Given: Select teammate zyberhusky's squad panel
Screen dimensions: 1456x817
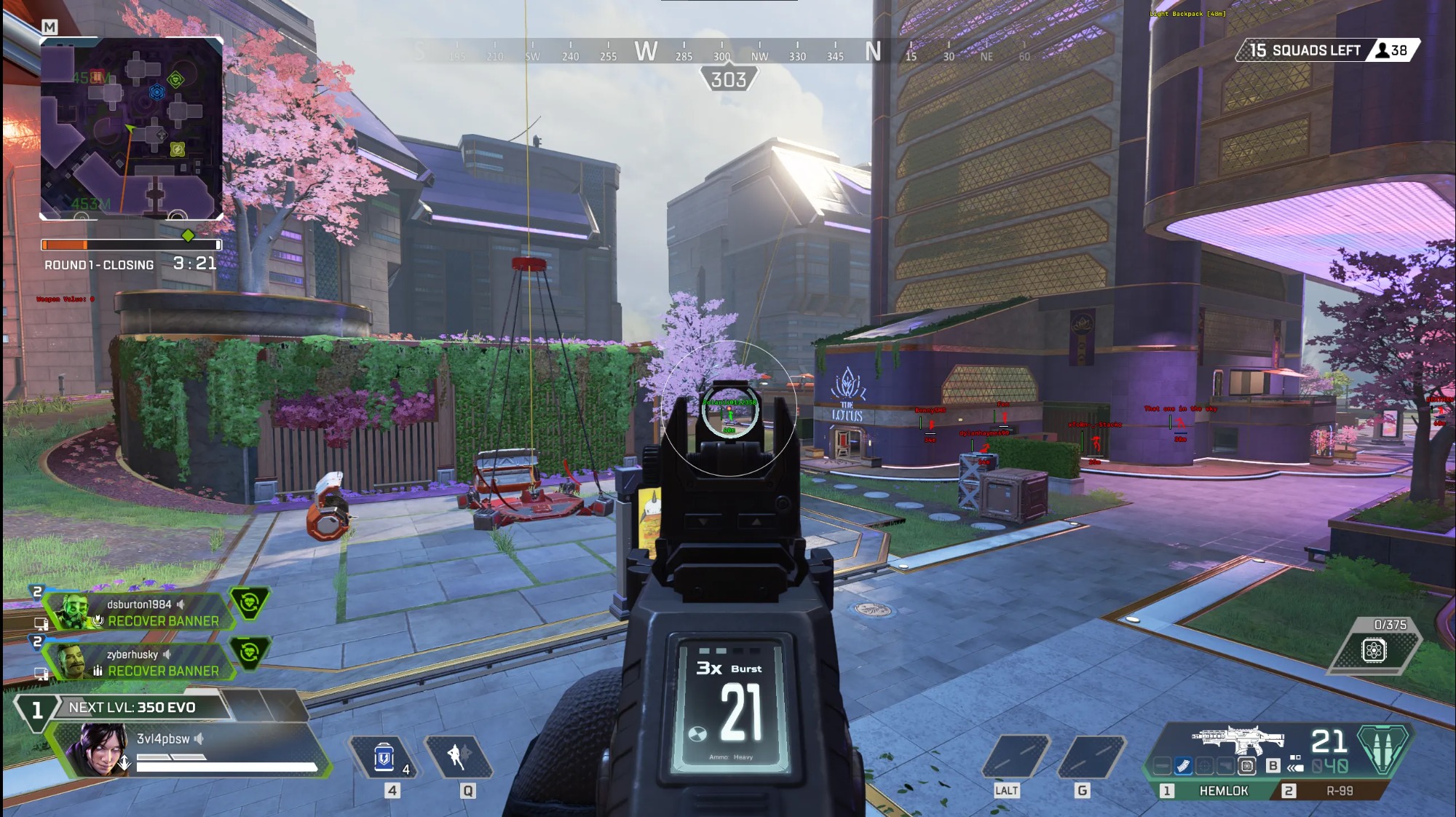Looking at the screenshot, I should tap(138, 663).
